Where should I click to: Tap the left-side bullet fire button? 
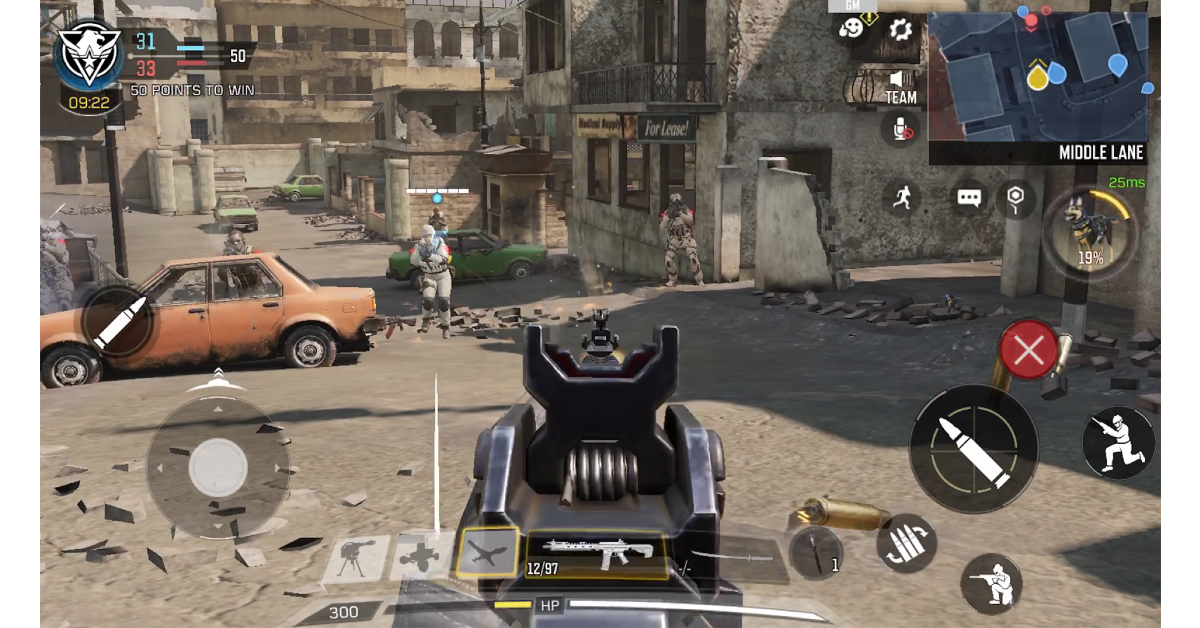tap(118, 322)
